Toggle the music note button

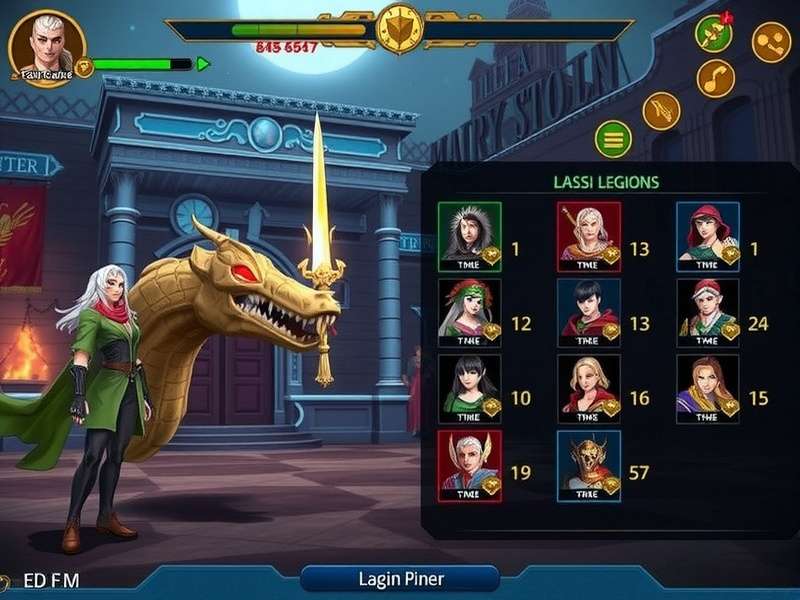pyautogui.click(x=716, y=78)
